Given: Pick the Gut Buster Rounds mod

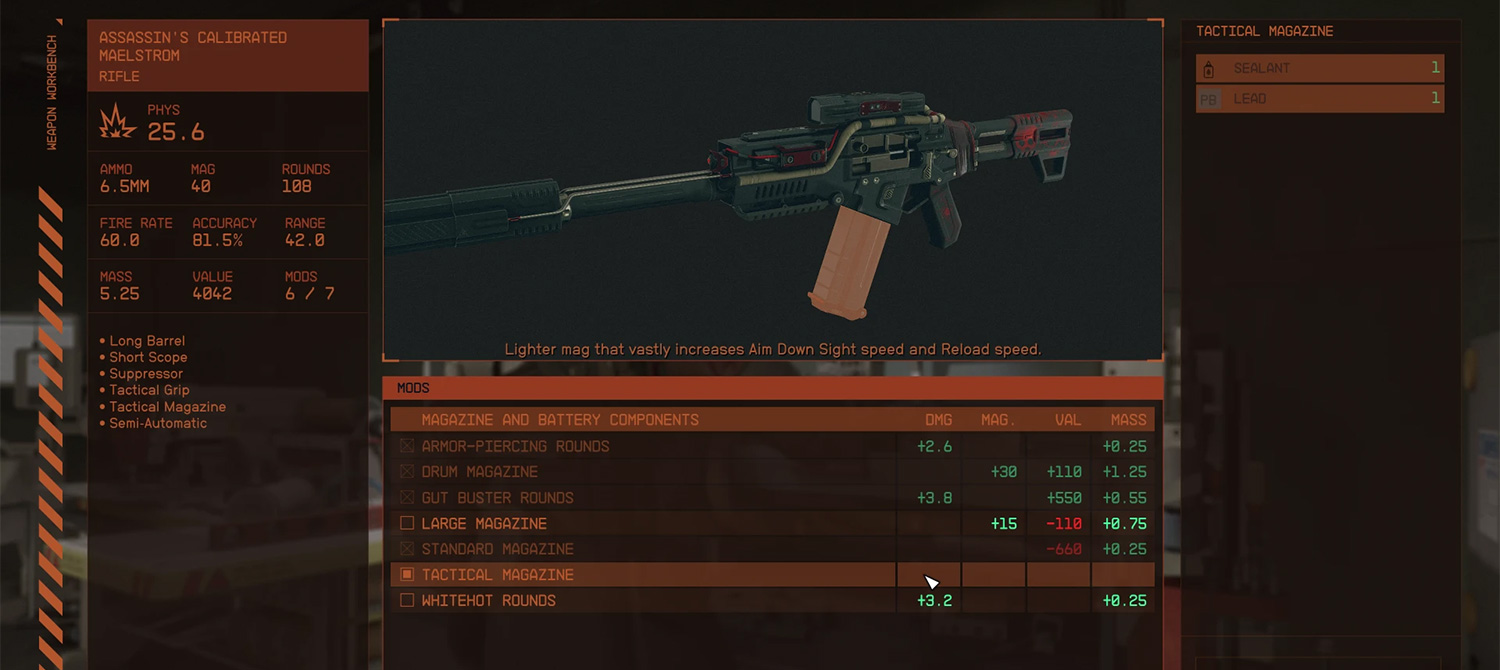Looking at the screenshot, I should [x=497, y=498].
